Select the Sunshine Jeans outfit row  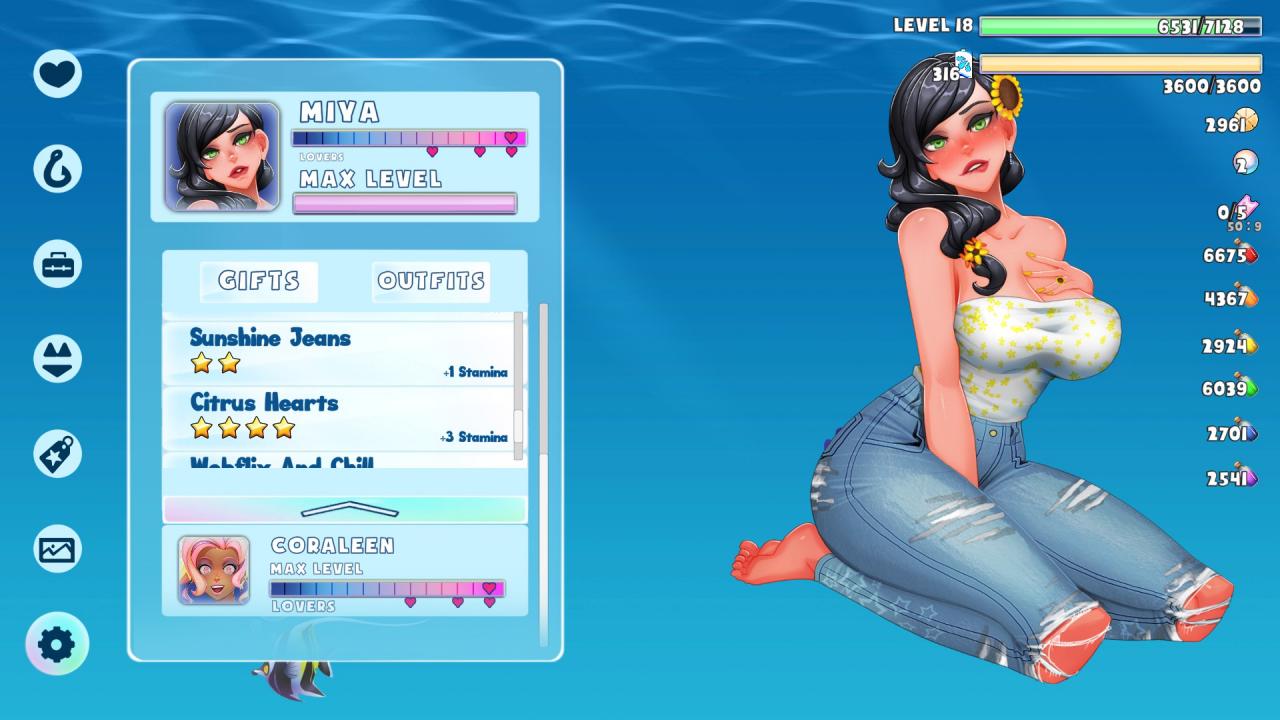[340, 353]
